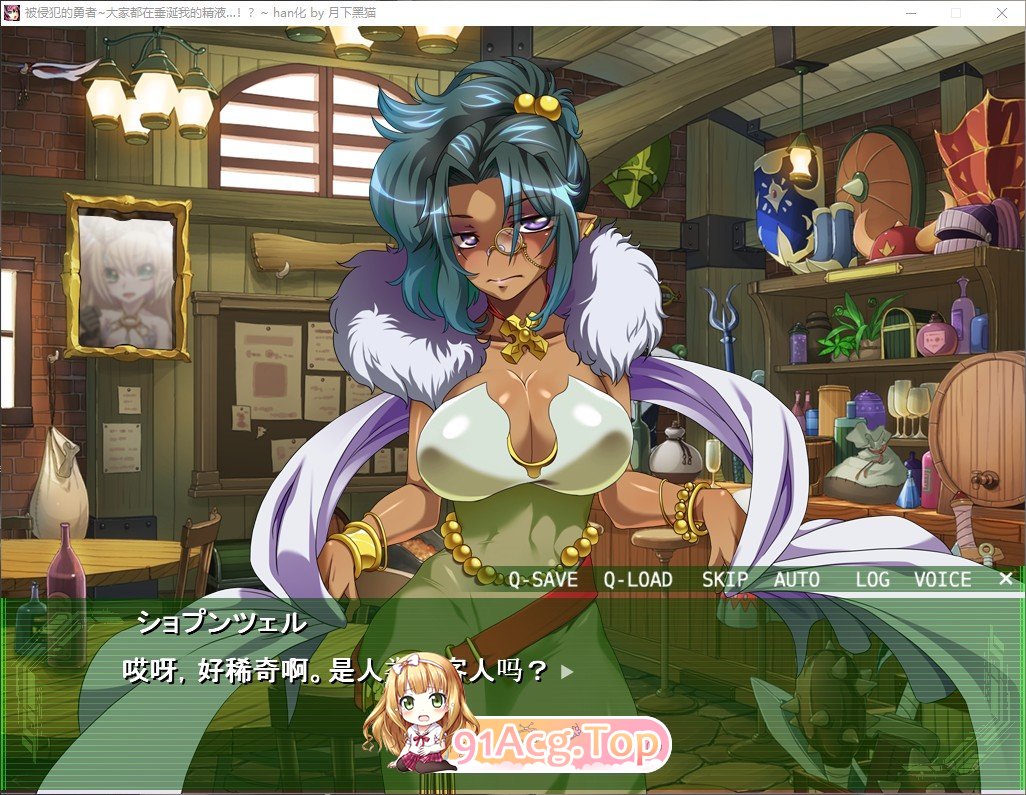Replay the line with the VOICE button
The image size is (1026, 795).
point(942,580)
